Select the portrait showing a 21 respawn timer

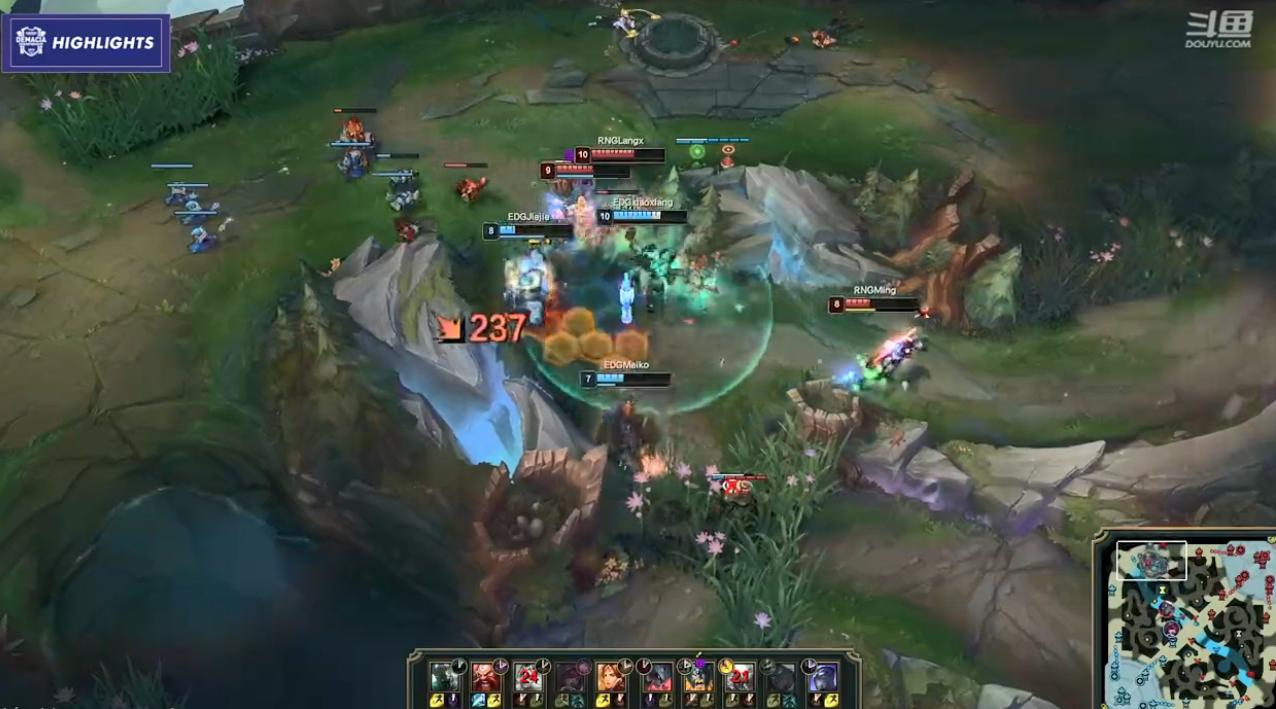(739, 677)
